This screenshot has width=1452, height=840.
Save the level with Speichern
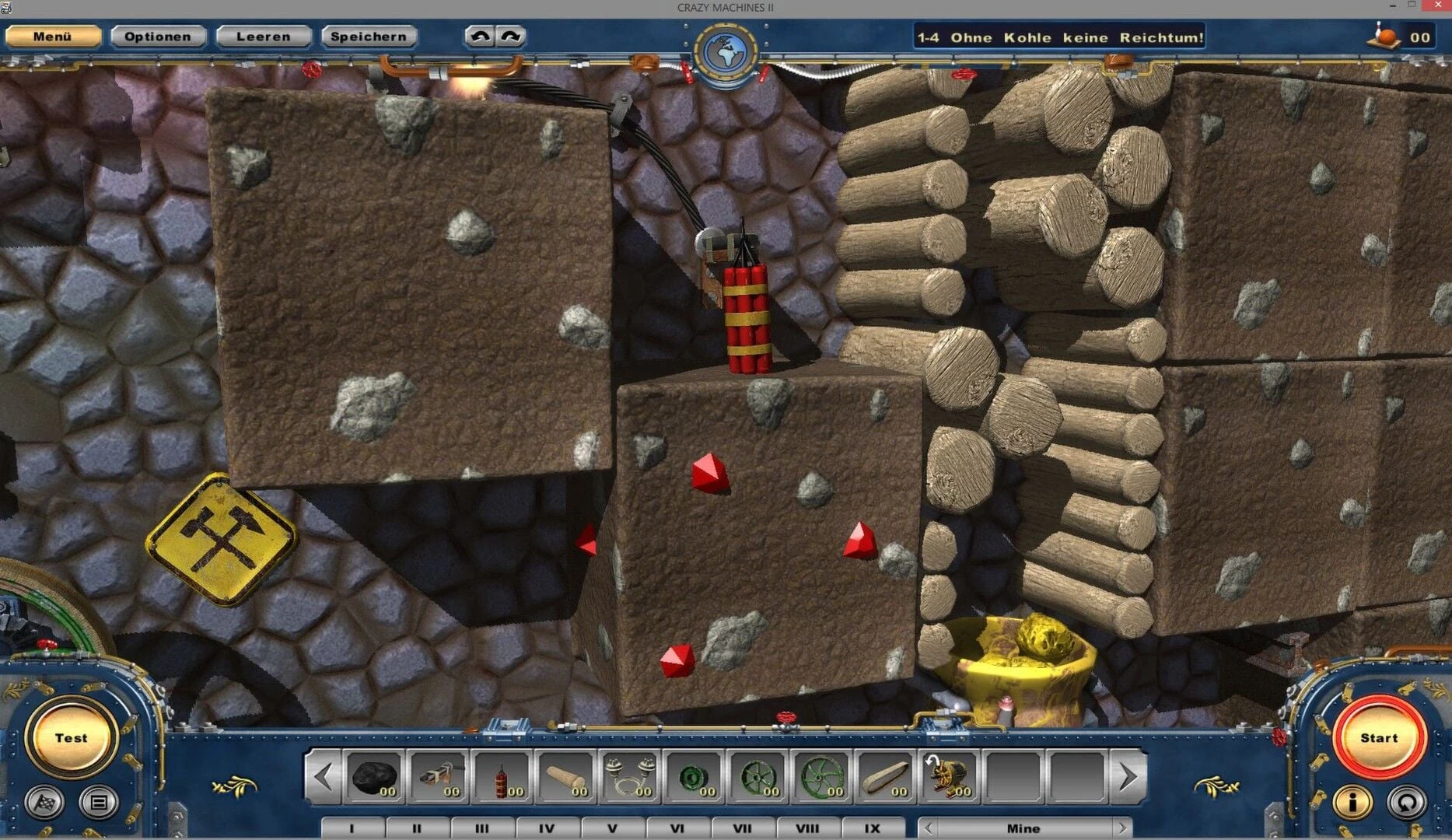(x=369, y=37)
